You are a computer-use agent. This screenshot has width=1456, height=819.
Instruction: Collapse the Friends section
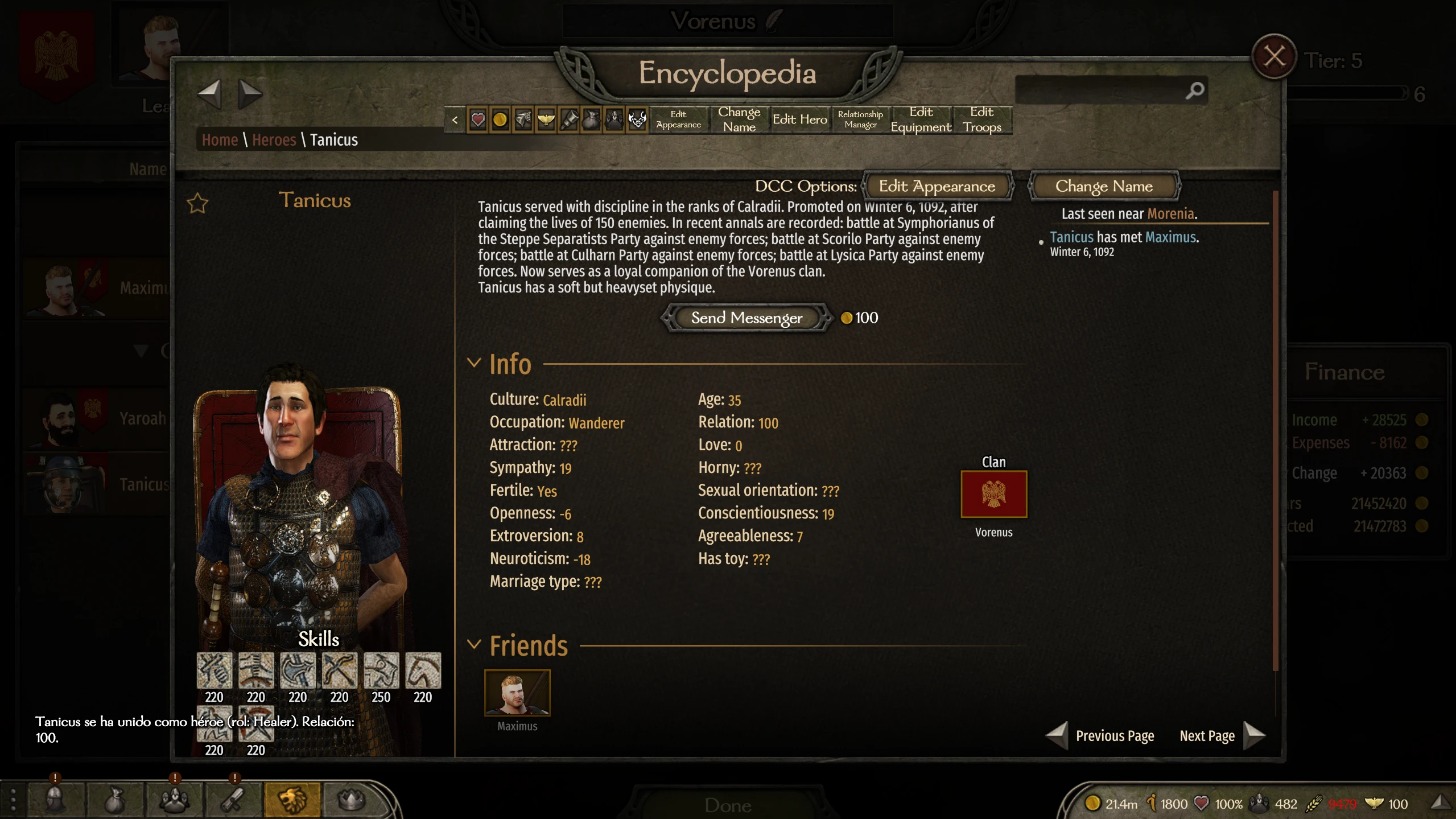coord(475,644)
